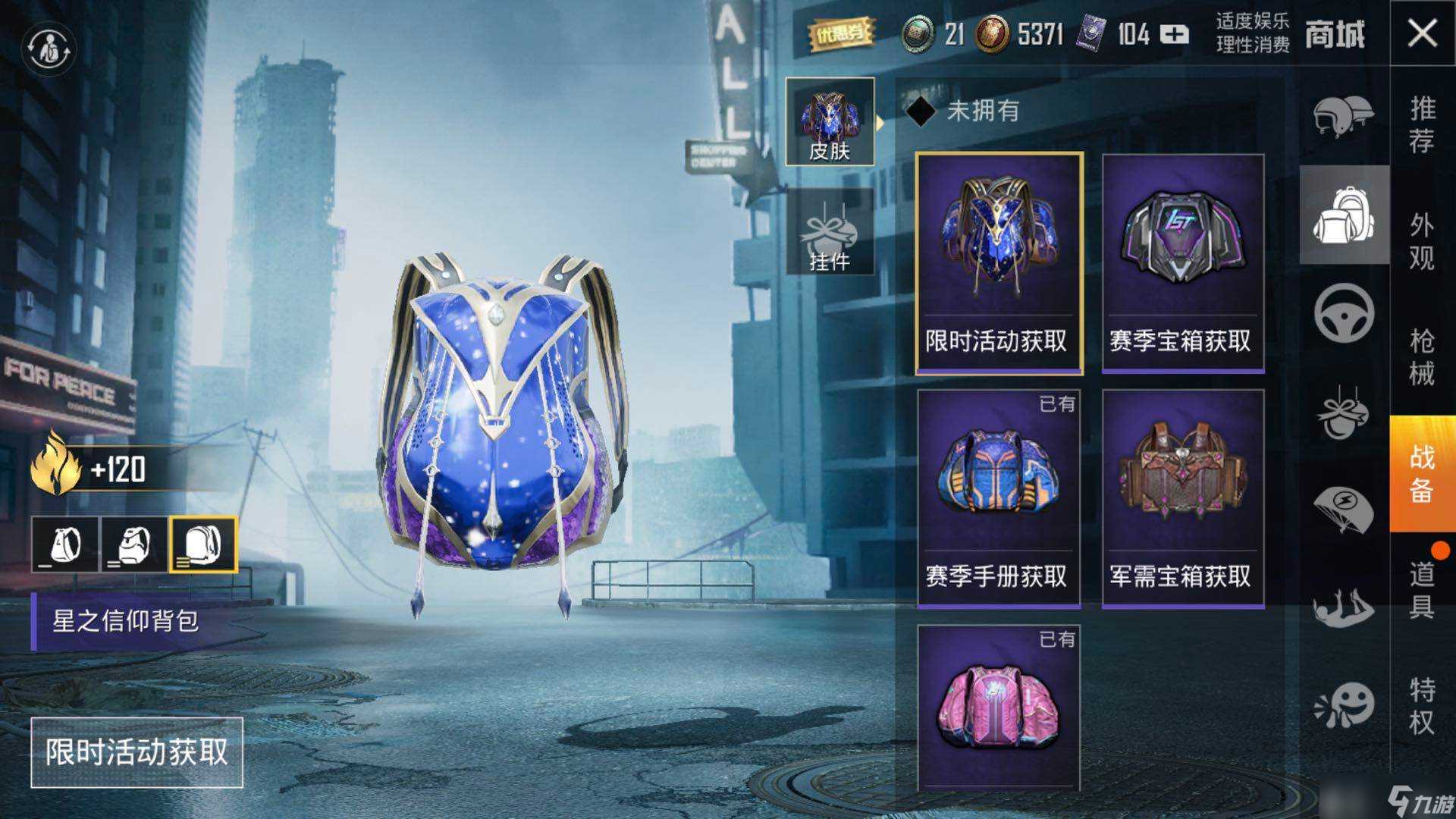Pick the 赛季手册获取 blue backpack
Viewport: 1456px width, 819px height.
998,498
